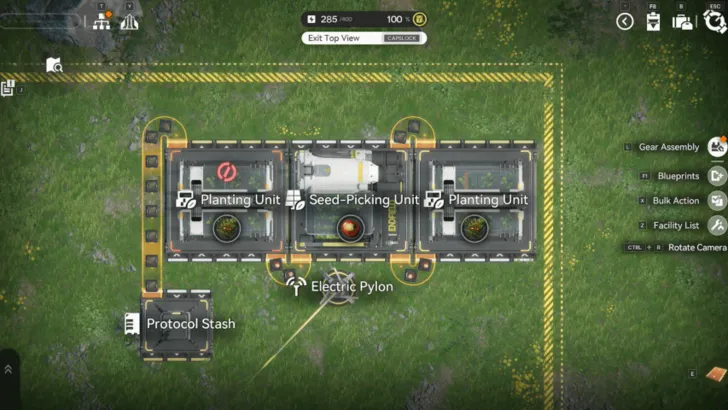Open the clipboard missions icon

654,21
